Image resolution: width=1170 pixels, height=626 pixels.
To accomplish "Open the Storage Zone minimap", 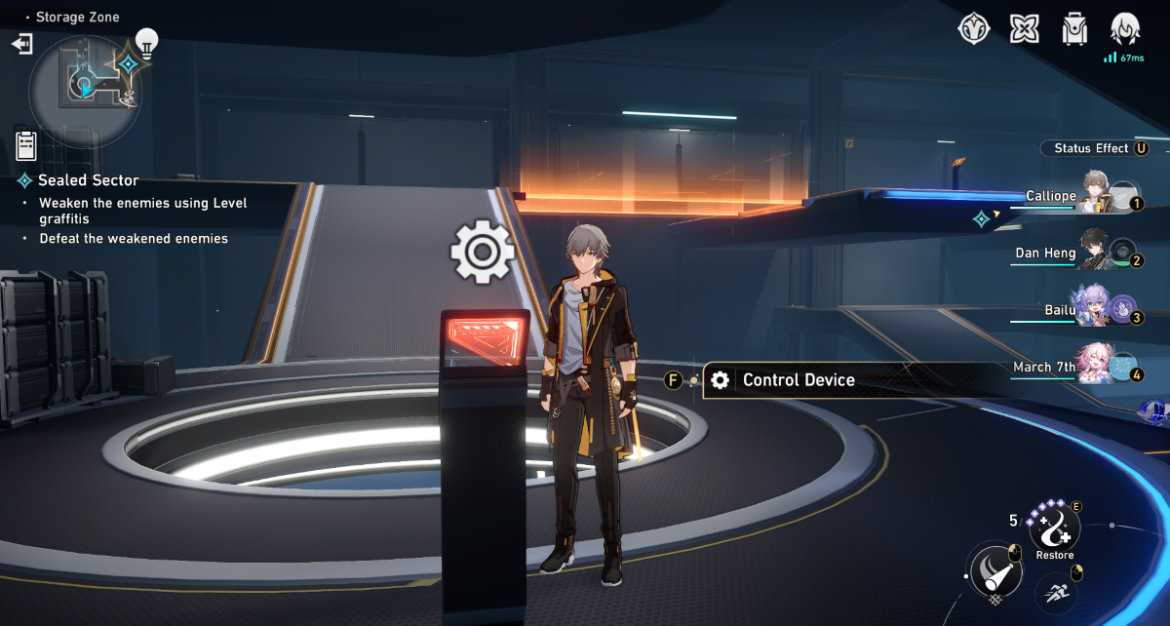I will tap(84, 86).
